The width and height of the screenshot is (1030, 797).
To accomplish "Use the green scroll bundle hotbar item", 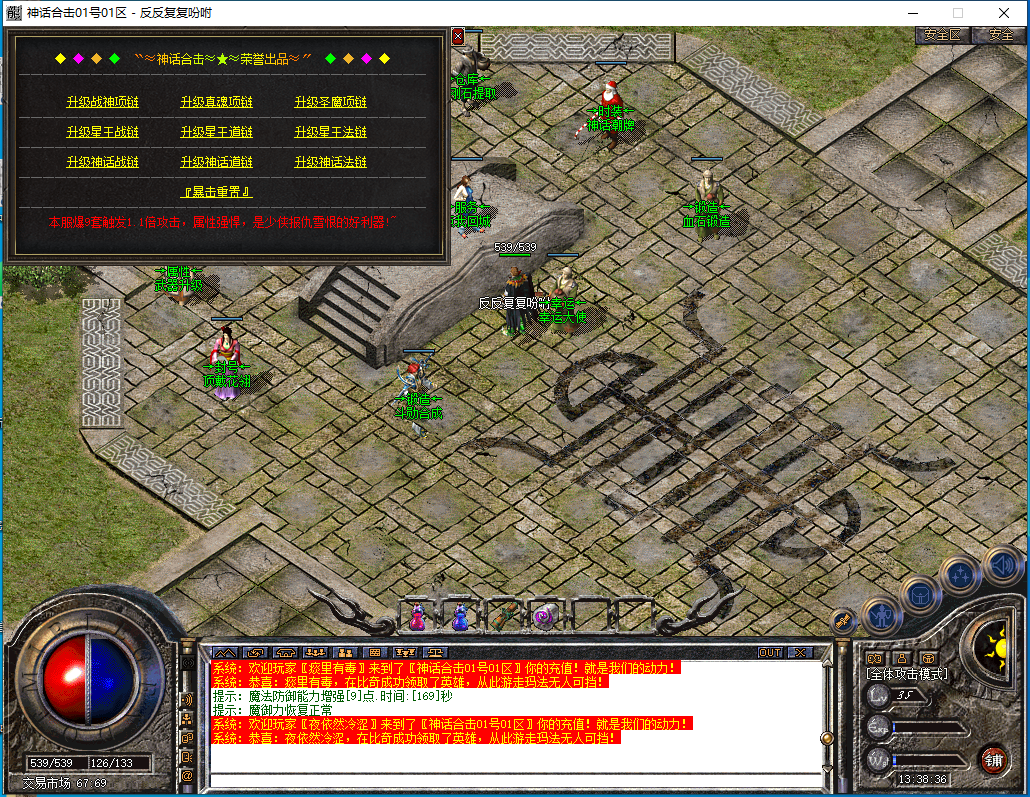I will pyautogui.click(x=503, y=614).
